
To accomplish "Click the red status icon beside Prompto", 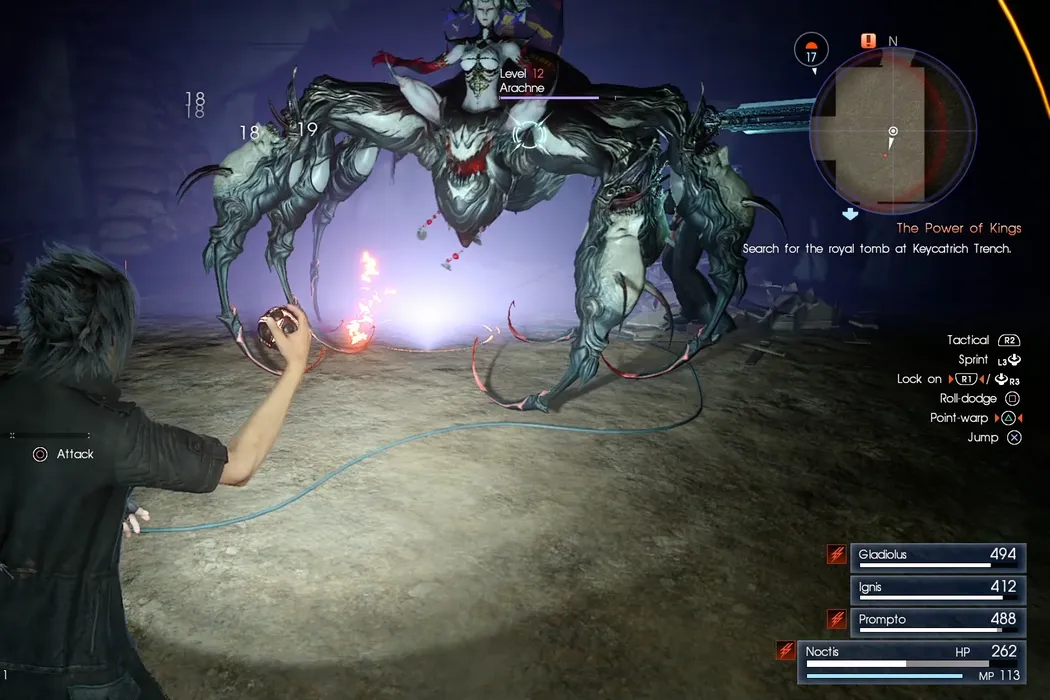I will (836, 620).
